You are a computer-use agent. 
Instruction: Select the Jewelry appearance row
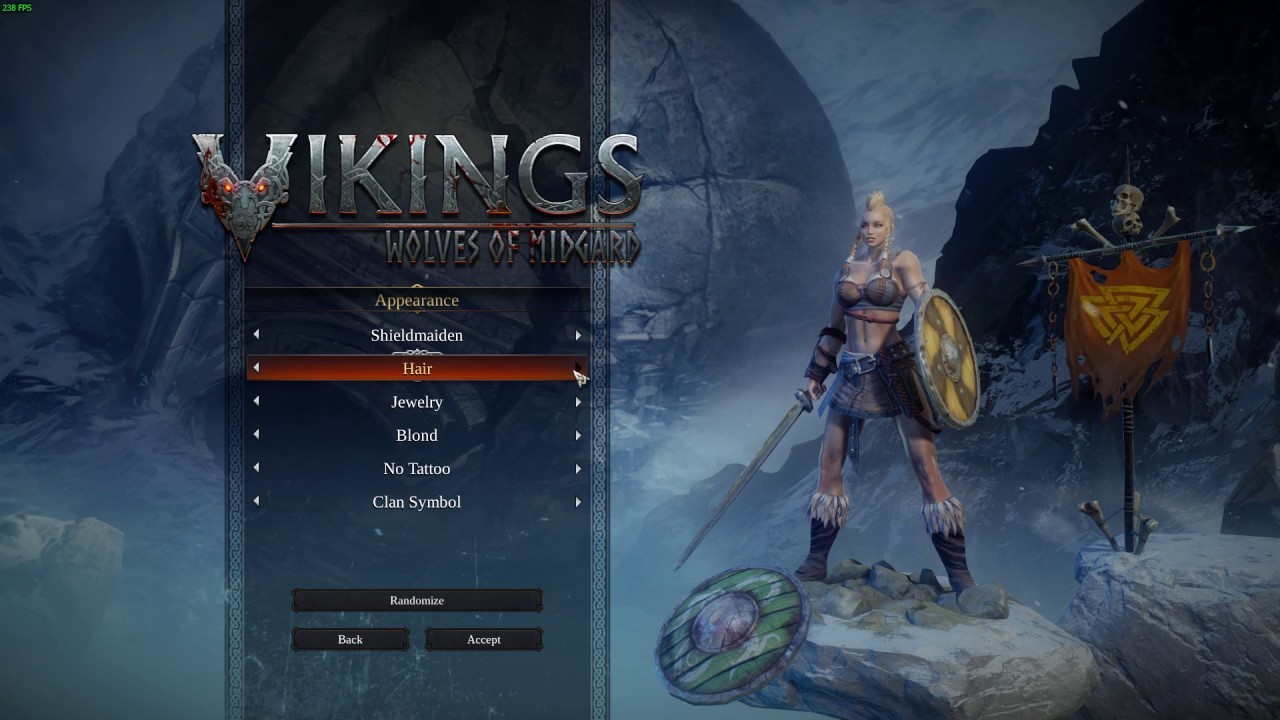[x=417, y=402]
